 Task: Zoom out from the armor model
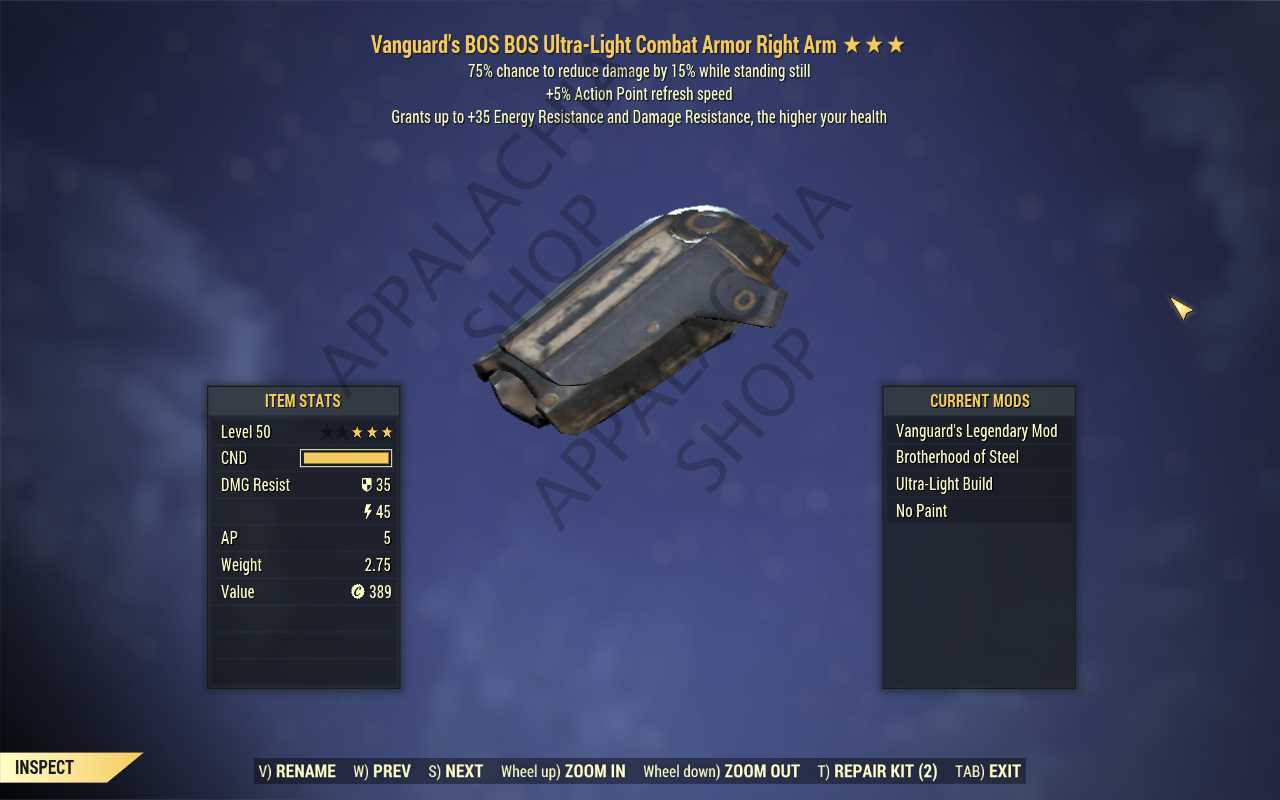(x=721, y=771)
